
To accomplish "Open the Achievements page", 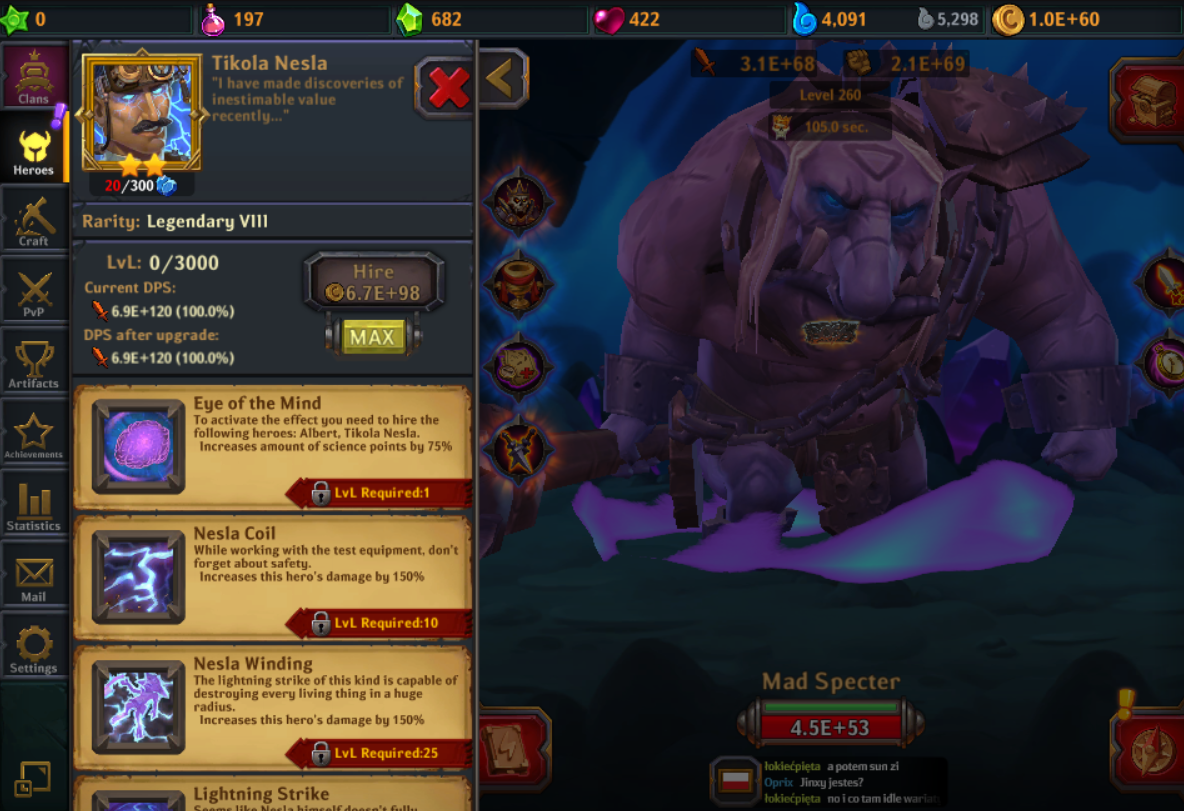I will click(34, 435).
